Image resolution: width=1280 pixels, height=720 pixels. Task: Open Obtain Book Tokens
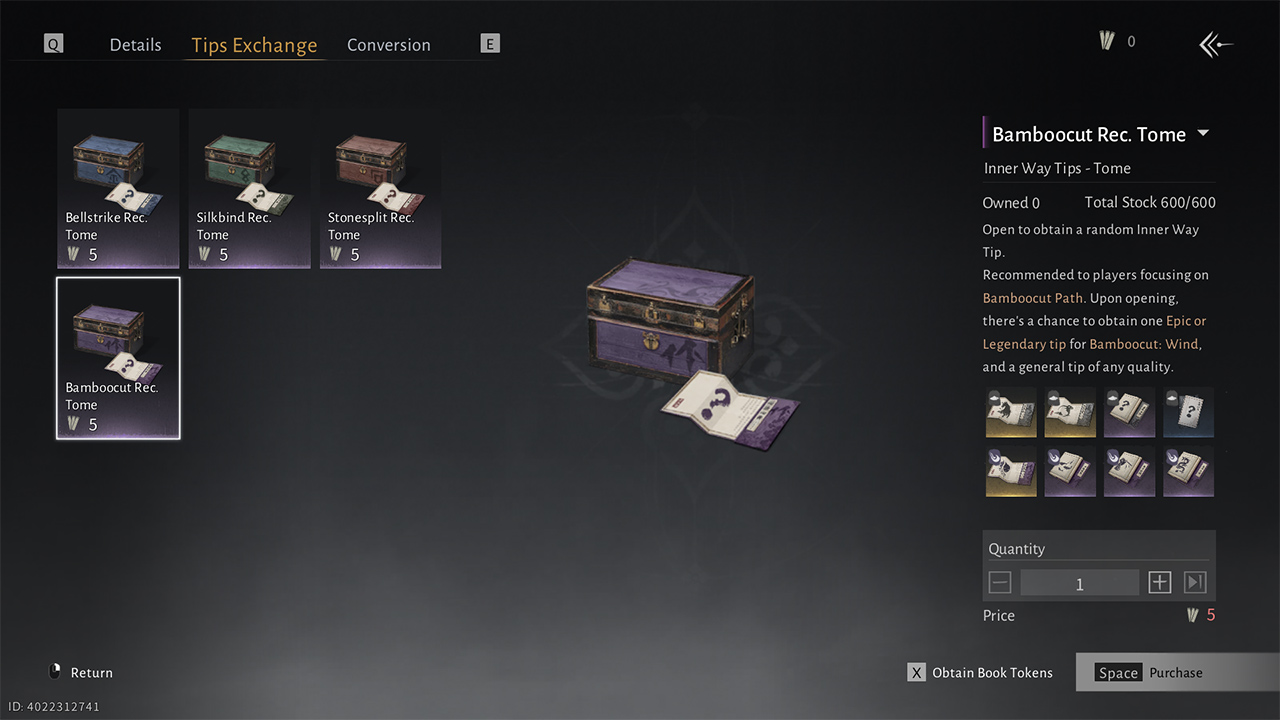coord(980,673)
